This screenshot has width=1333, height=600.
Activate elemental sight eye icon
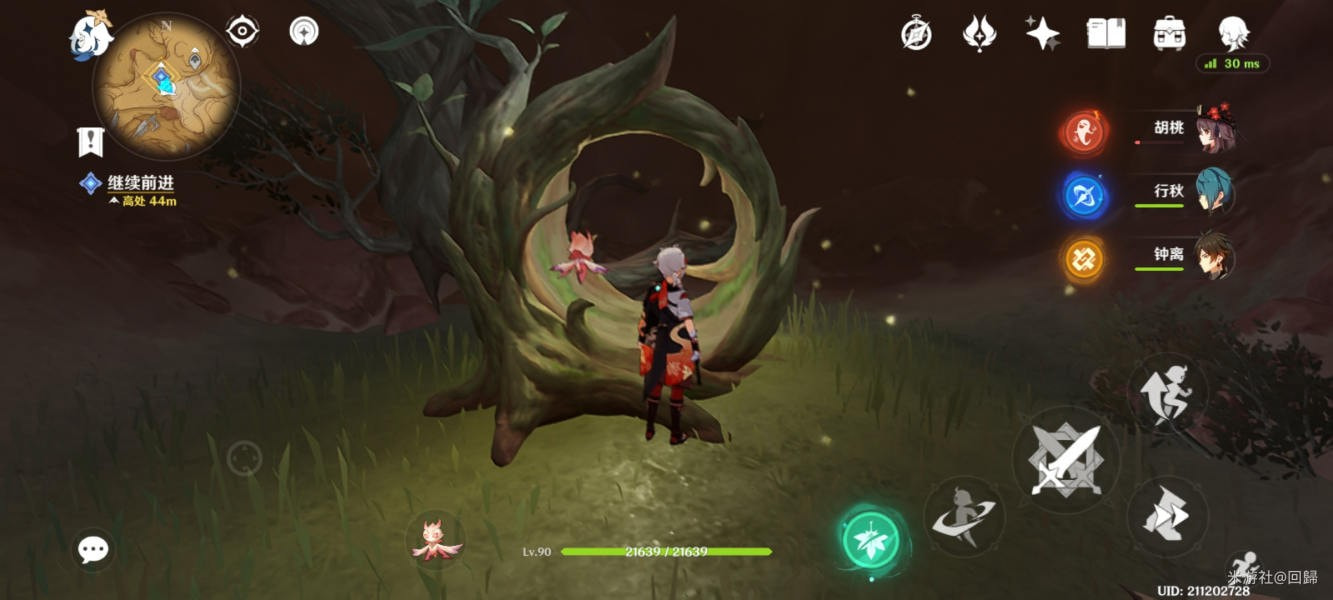point(242,31)
